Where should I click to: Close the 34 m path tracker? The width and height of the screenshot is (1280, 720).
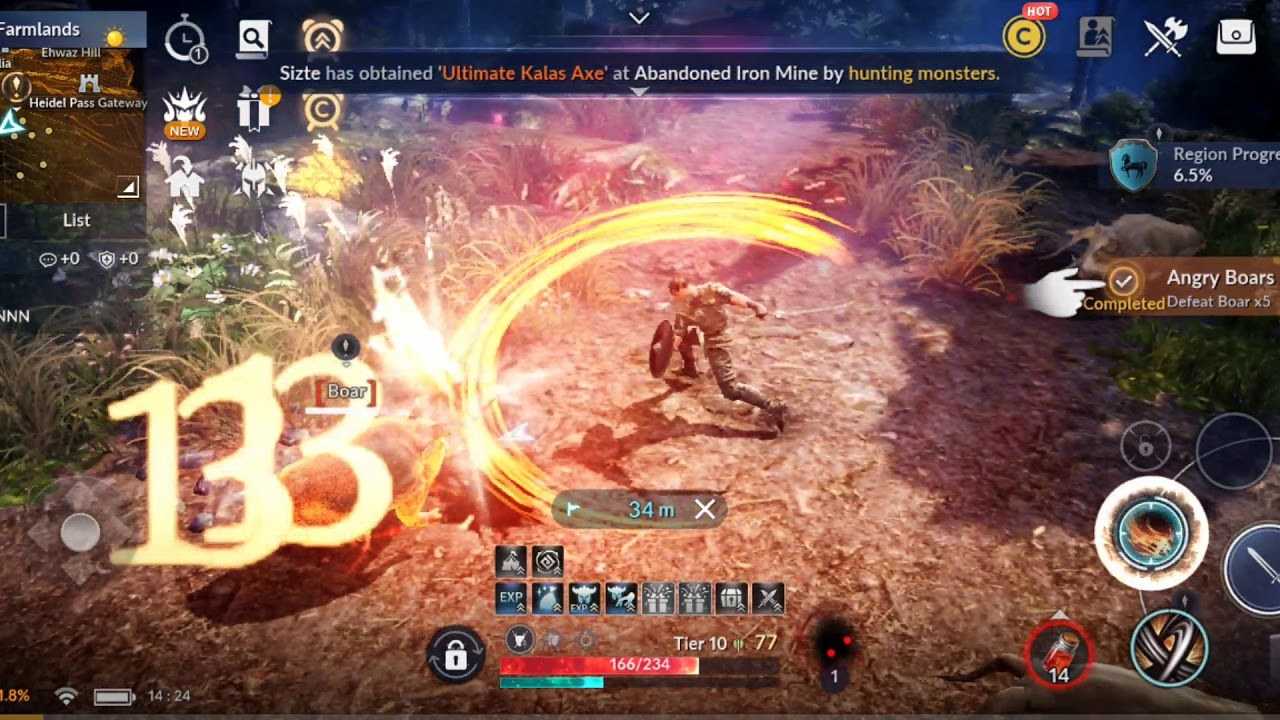point(705,510)
